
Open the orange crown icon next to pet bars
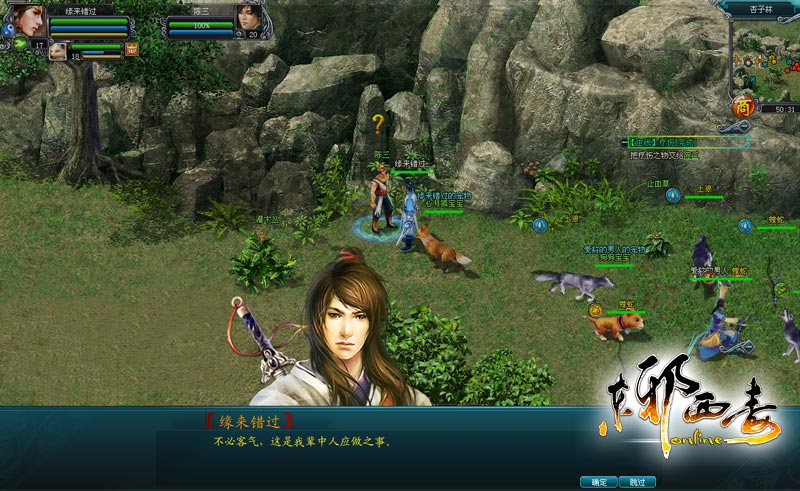pyautogui.click(x=132, y=48)
